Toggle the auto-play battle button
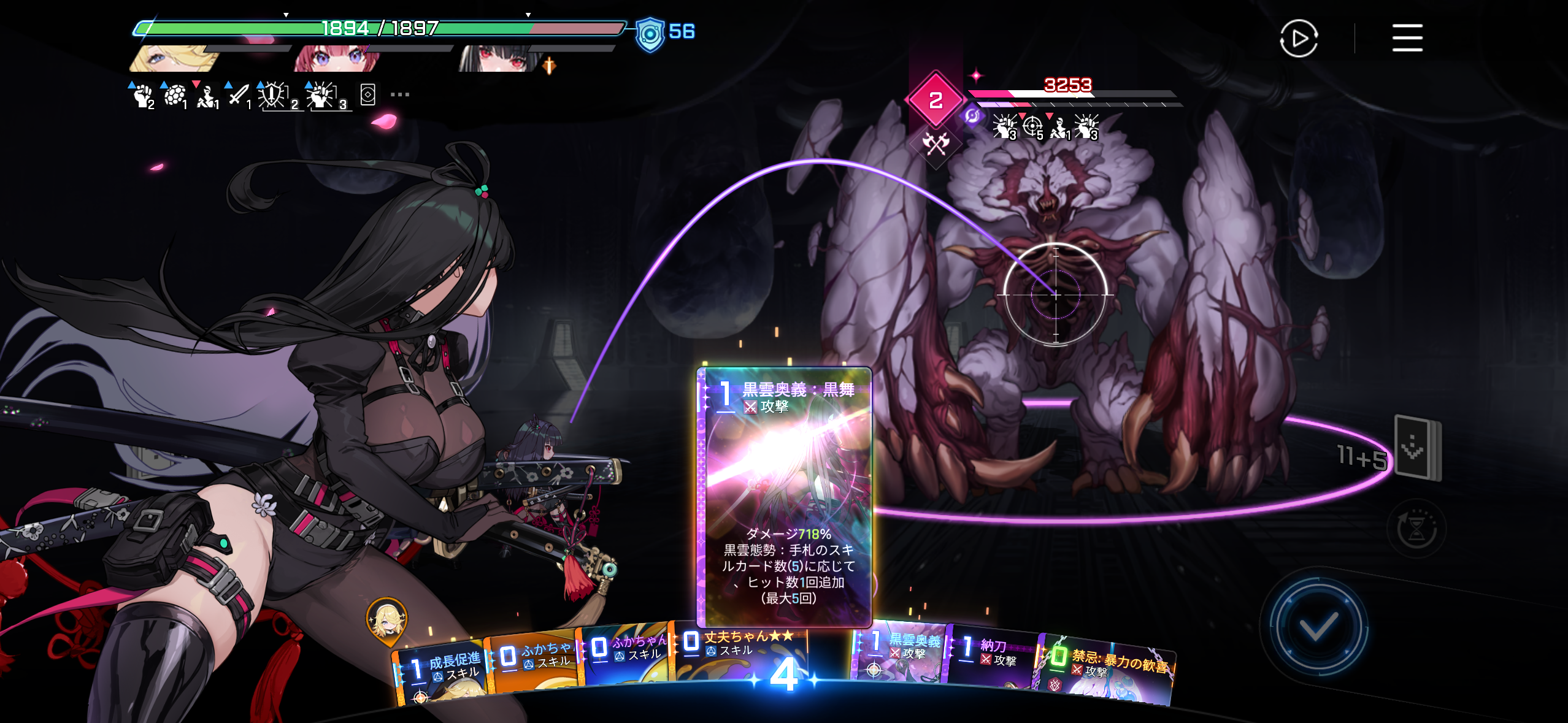Viewport: 1568px width, 723px height. pyautogui.click(x=1298, y=39)
